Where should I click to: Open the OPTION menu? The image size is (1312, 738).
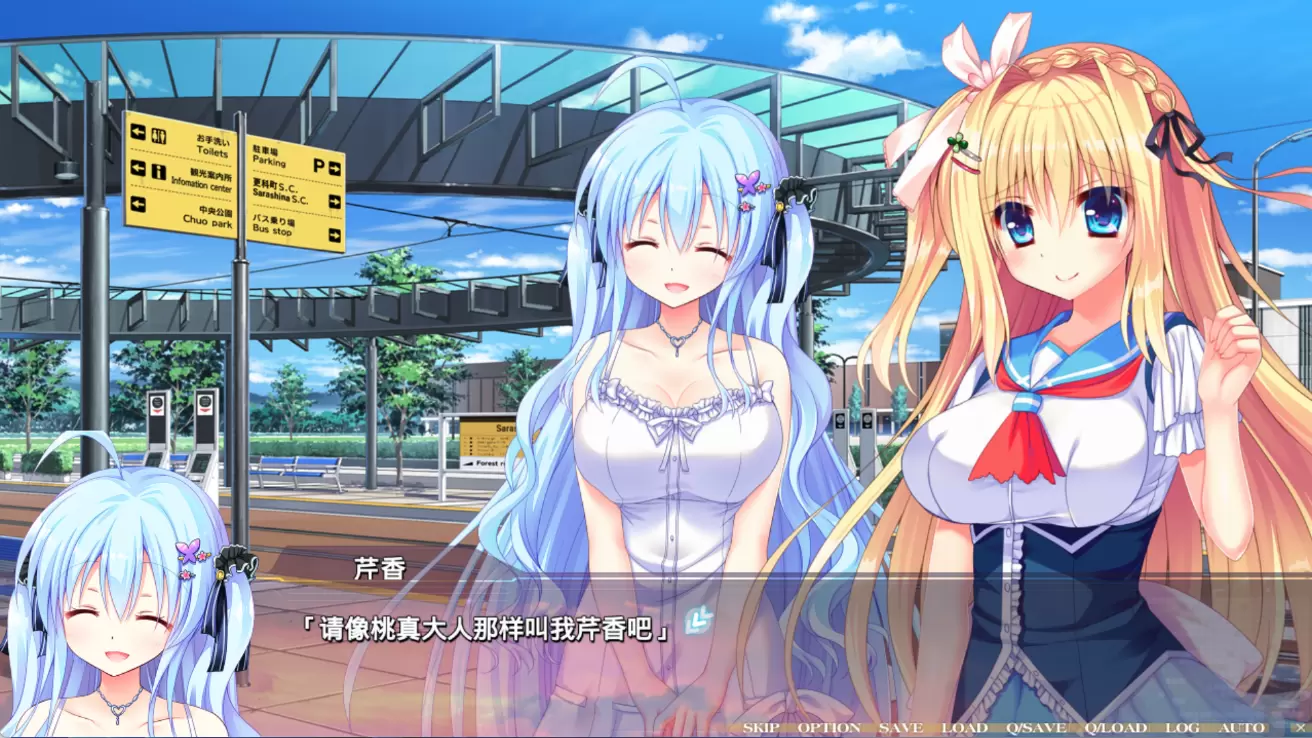click(x=829, y=728)
